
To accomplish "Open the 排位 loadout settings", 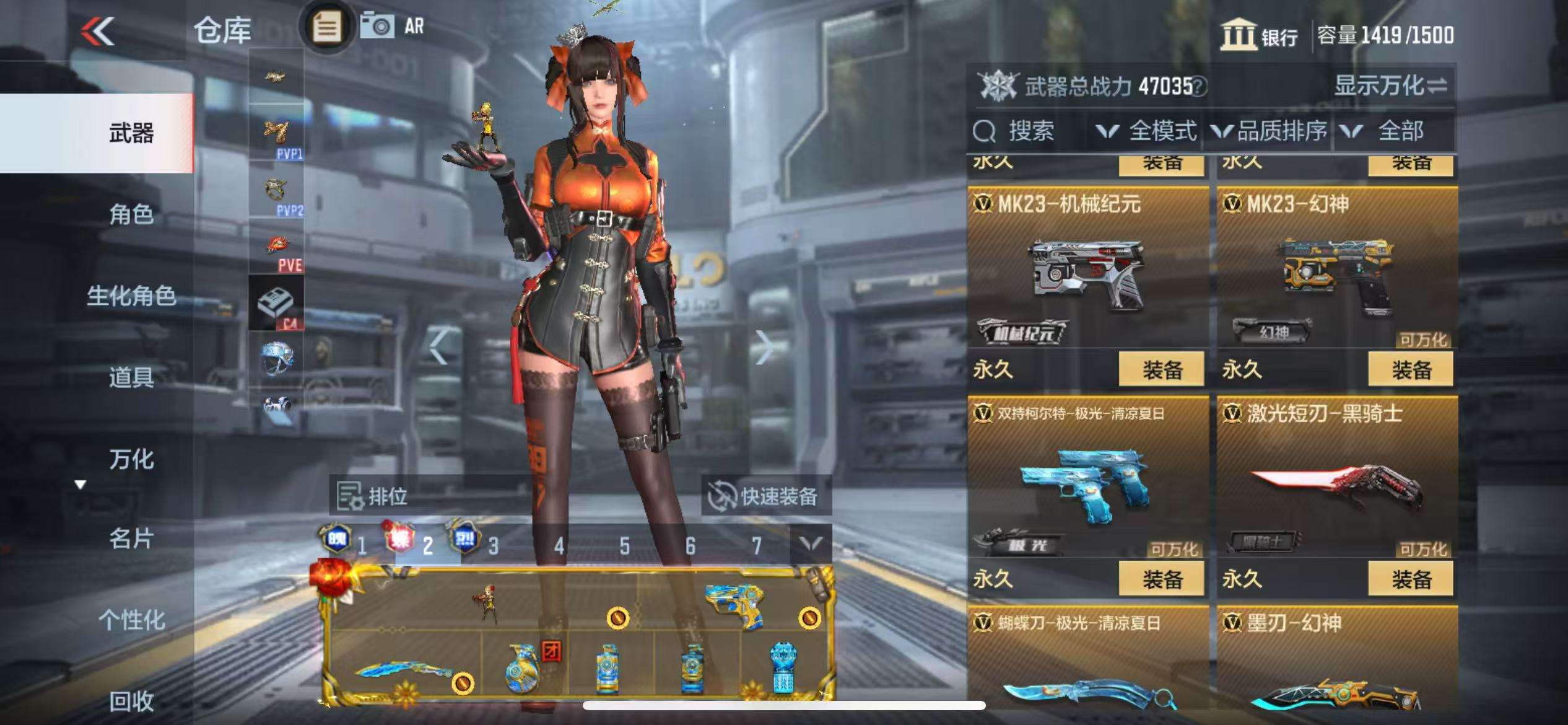I will (373, 496).
